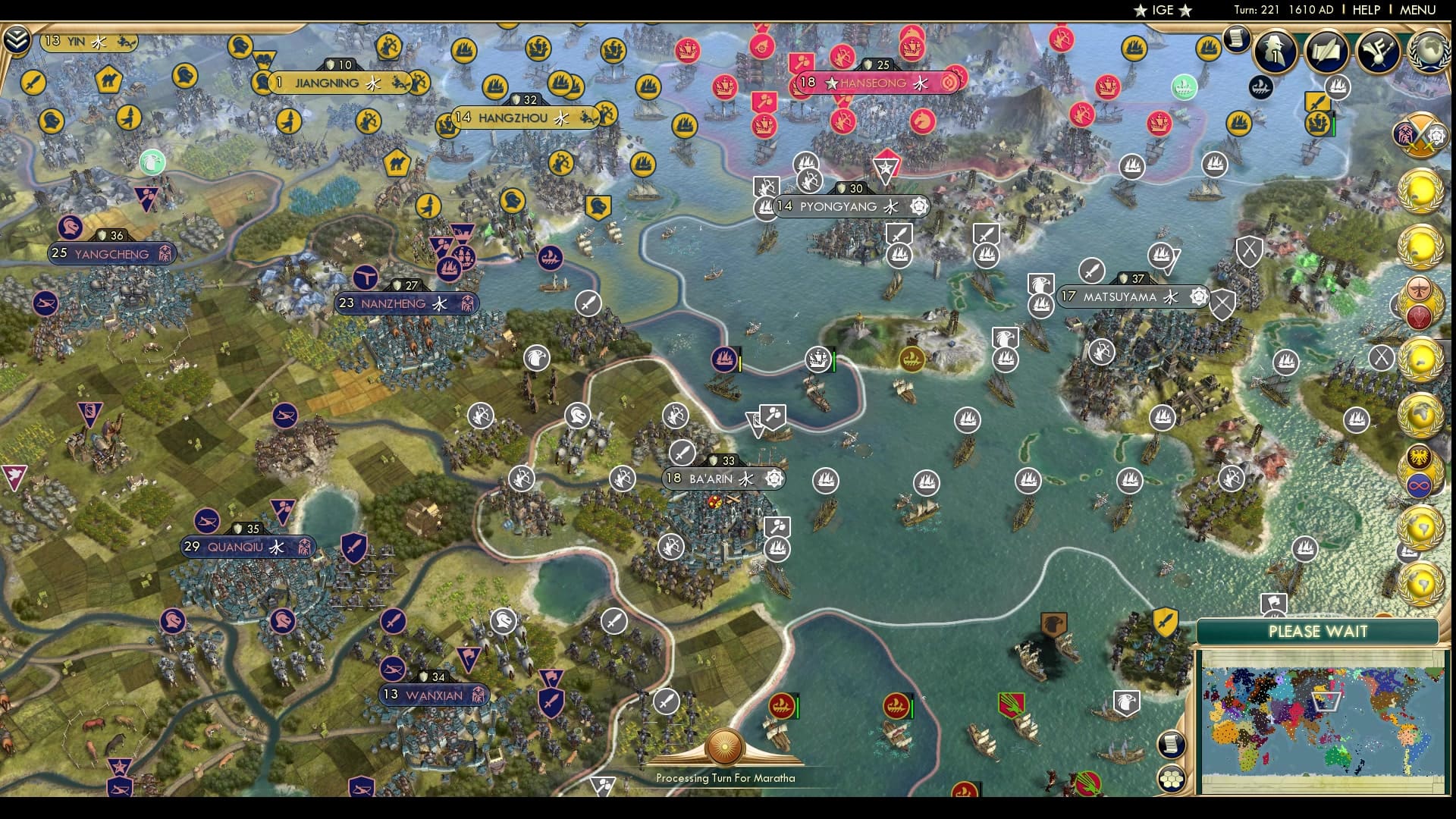
Task: Open the game log scroll beside the minimap
Action: pos(1170,744)
